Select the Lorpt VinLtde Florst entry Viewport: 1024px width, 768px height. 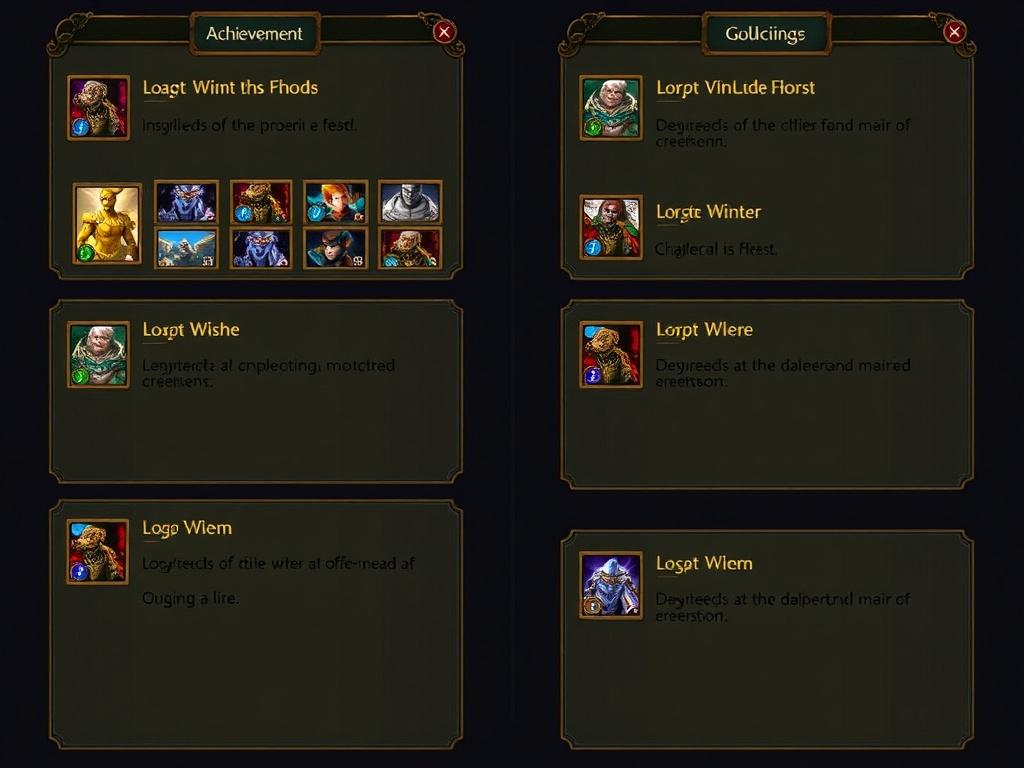tap(735, 88)
